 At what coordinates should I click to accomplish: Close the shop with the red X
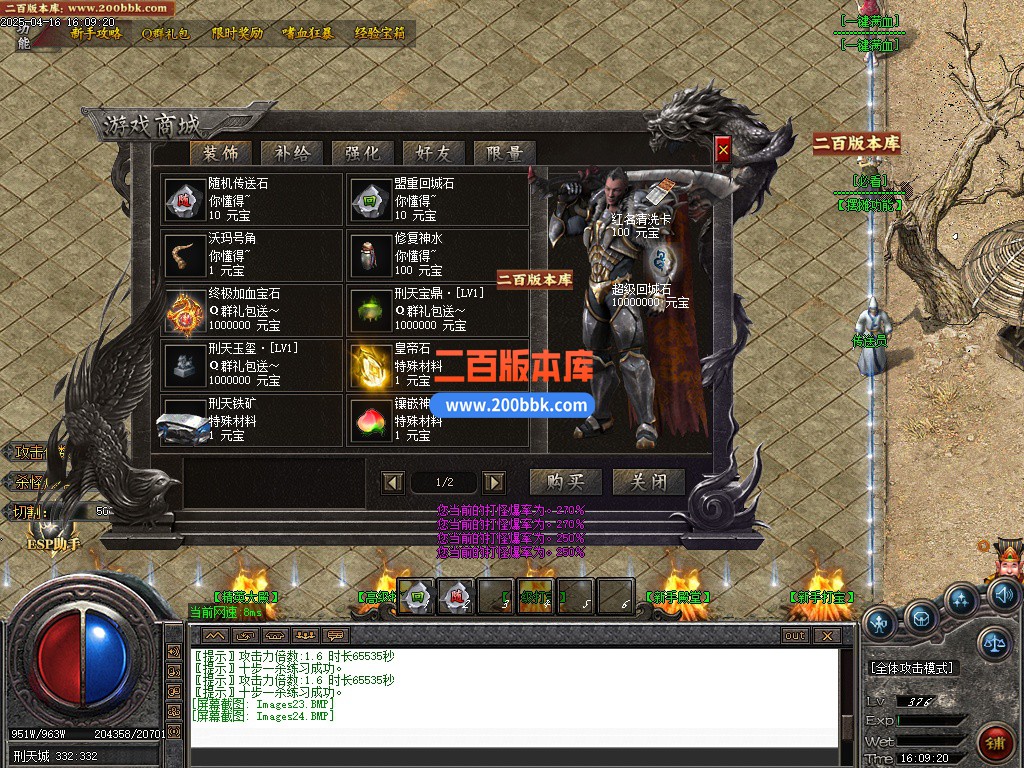[723, 150]
